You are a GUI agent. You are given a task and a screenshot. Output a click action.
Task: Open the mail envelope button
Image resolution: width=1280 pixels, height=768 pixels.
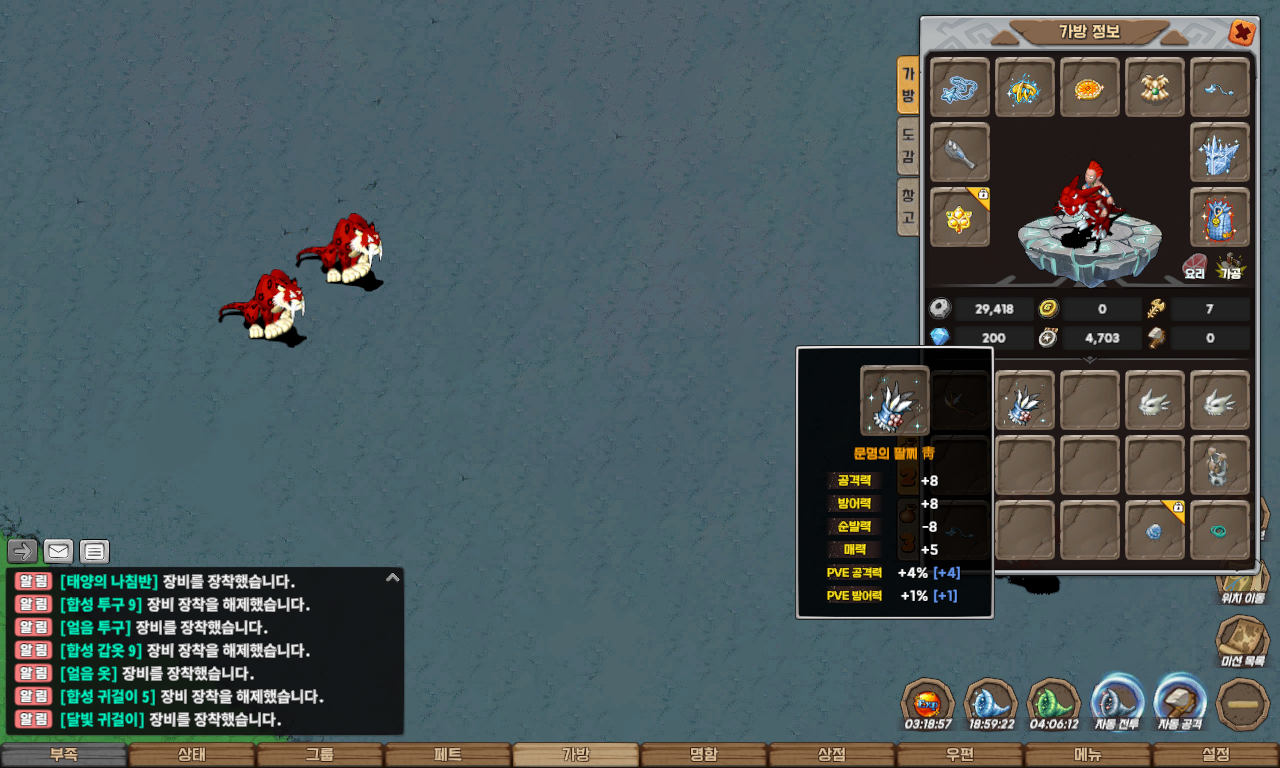coord(58,551)
